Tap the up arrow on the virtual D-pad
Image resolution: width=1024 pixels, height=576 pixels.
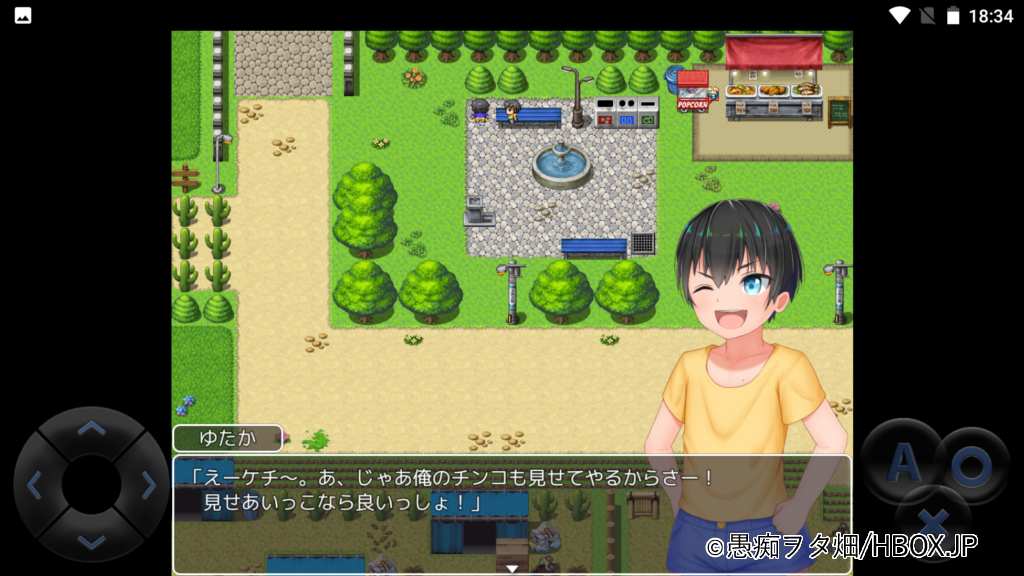click(91, 429)
